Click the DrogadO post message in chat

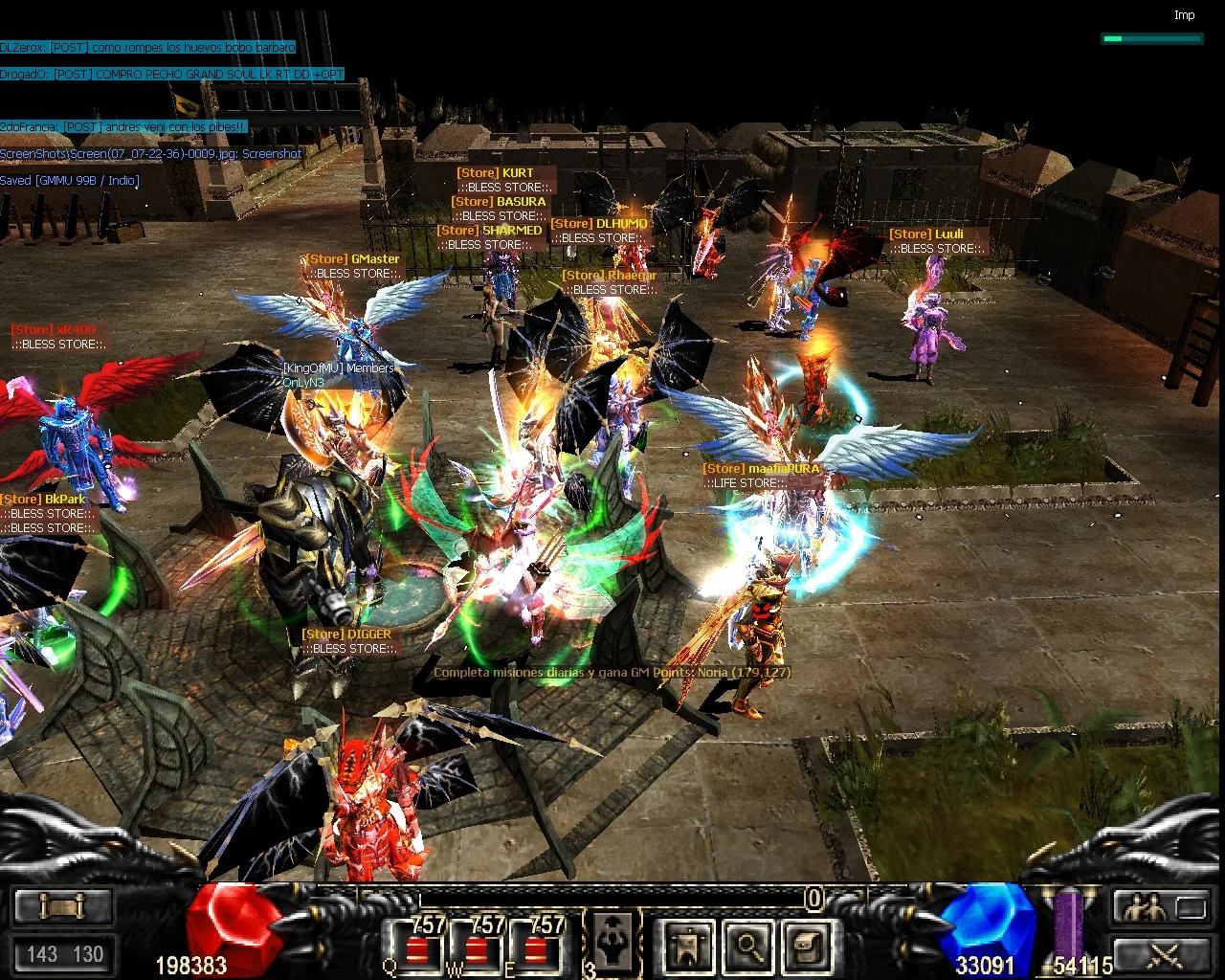(172, 74)
